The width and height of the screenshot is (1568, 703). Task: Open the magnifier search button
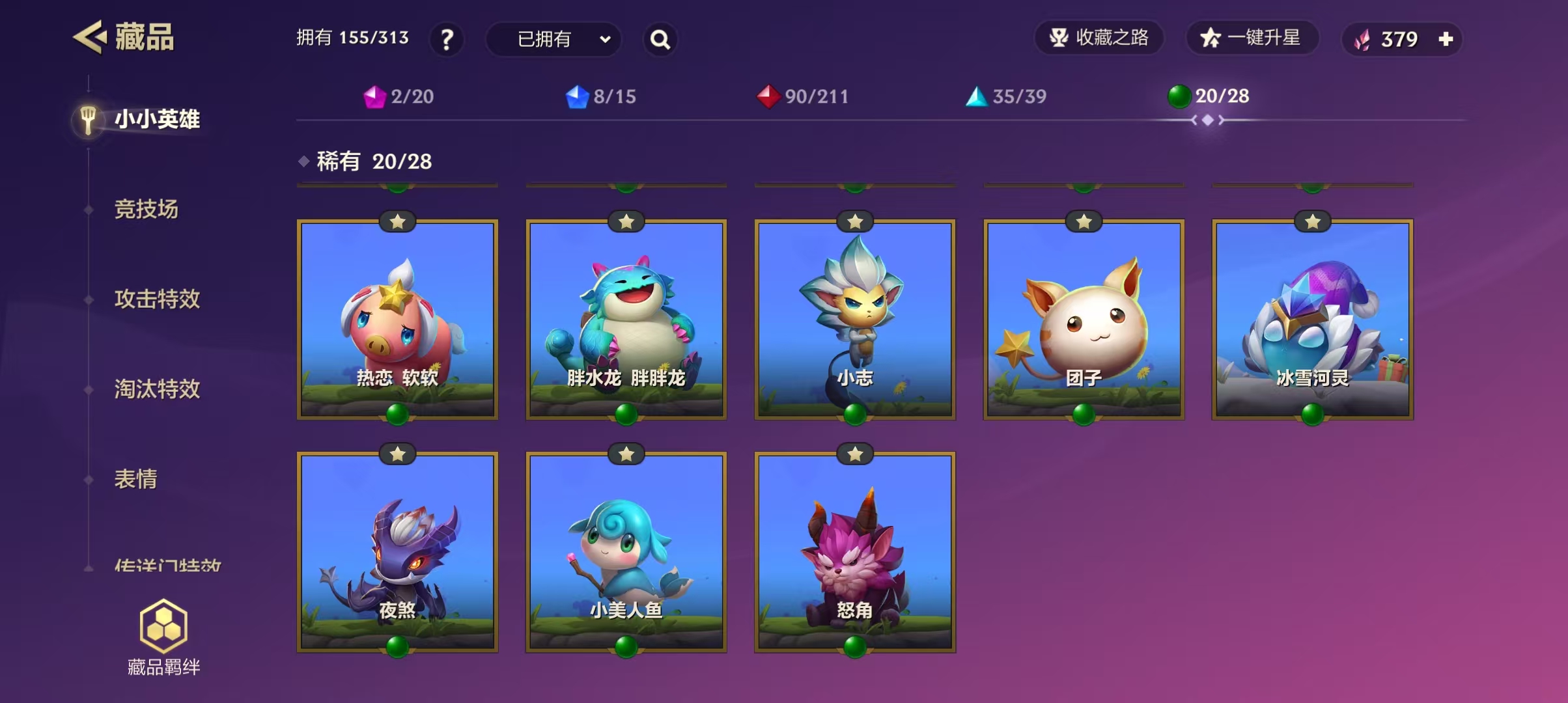(660, 40)
